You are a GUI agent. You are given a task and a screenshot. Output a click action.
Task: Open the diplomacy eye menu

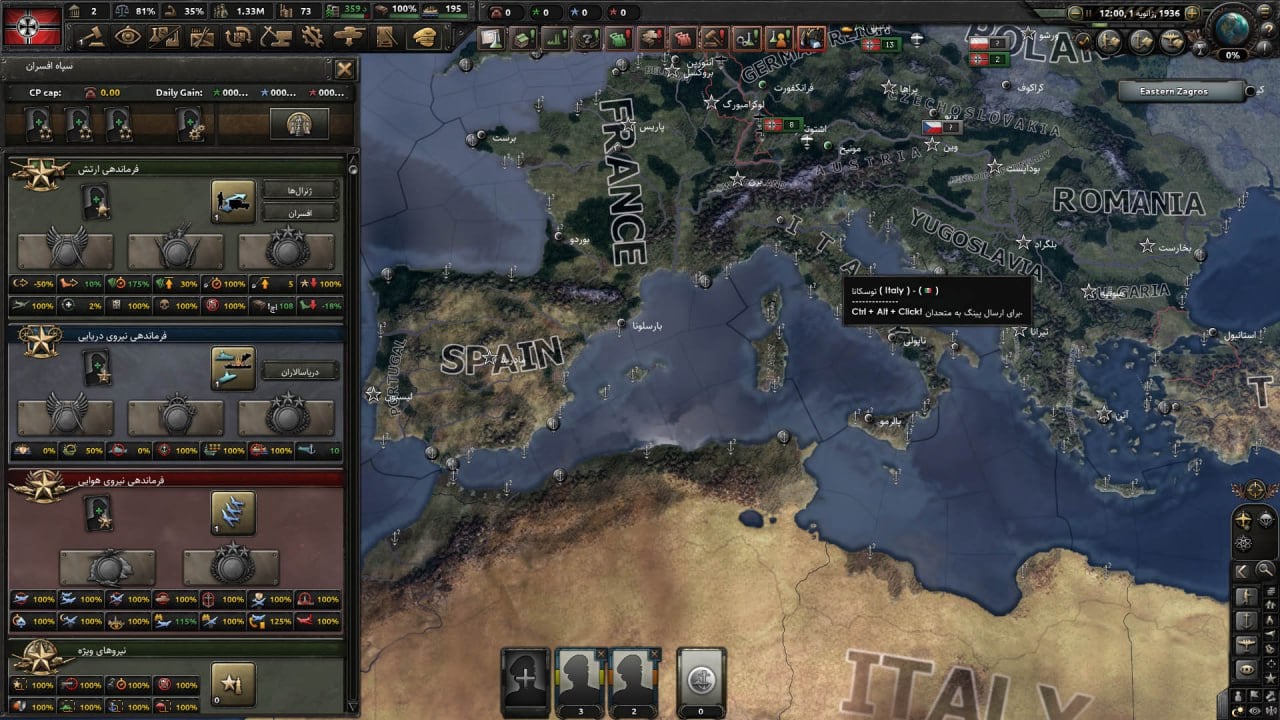click(128, 37)
